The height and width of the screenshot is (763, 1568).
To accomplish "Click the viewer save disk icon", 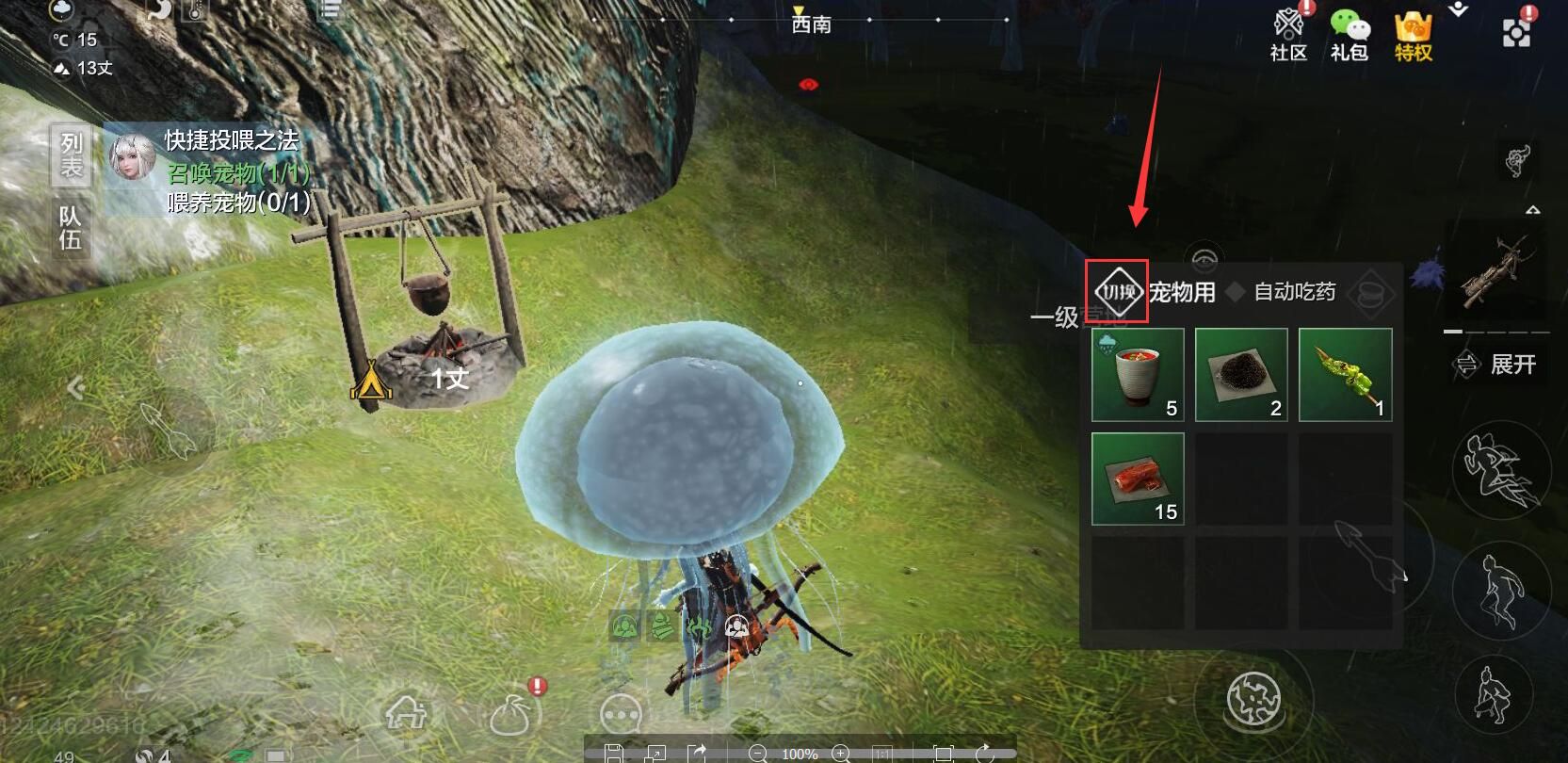I will [613, 753].
